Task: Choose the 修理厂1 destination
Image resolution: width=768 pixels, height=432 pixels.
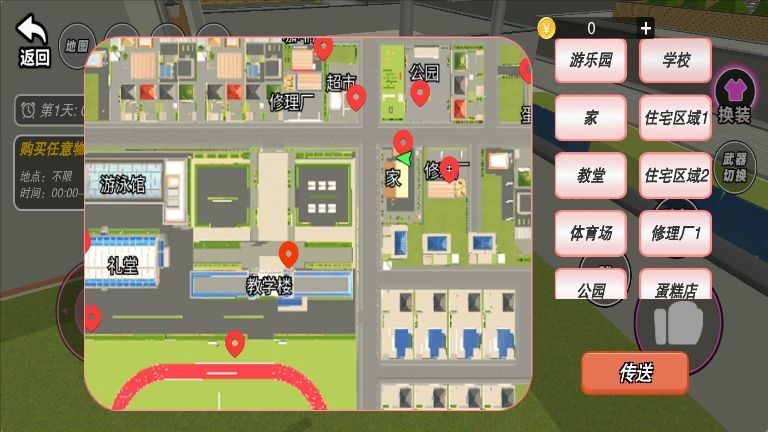Action: (676, 233)
